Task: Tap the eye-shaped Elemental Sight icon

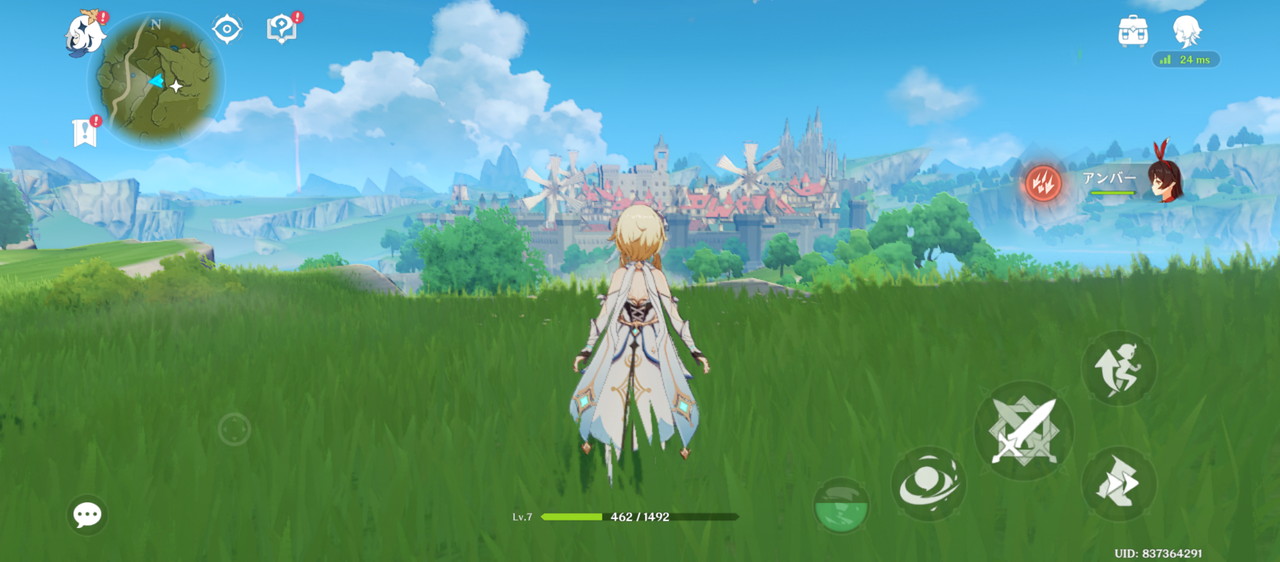Action: 227,29
